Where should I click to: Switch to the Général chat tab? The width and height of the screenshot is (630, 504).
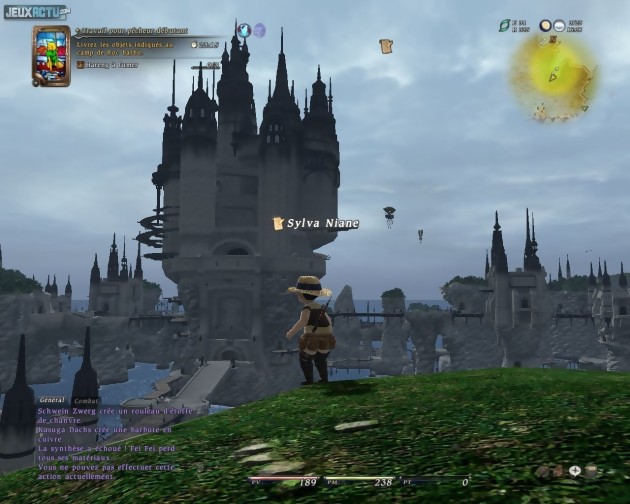click(x=51, y=400)
